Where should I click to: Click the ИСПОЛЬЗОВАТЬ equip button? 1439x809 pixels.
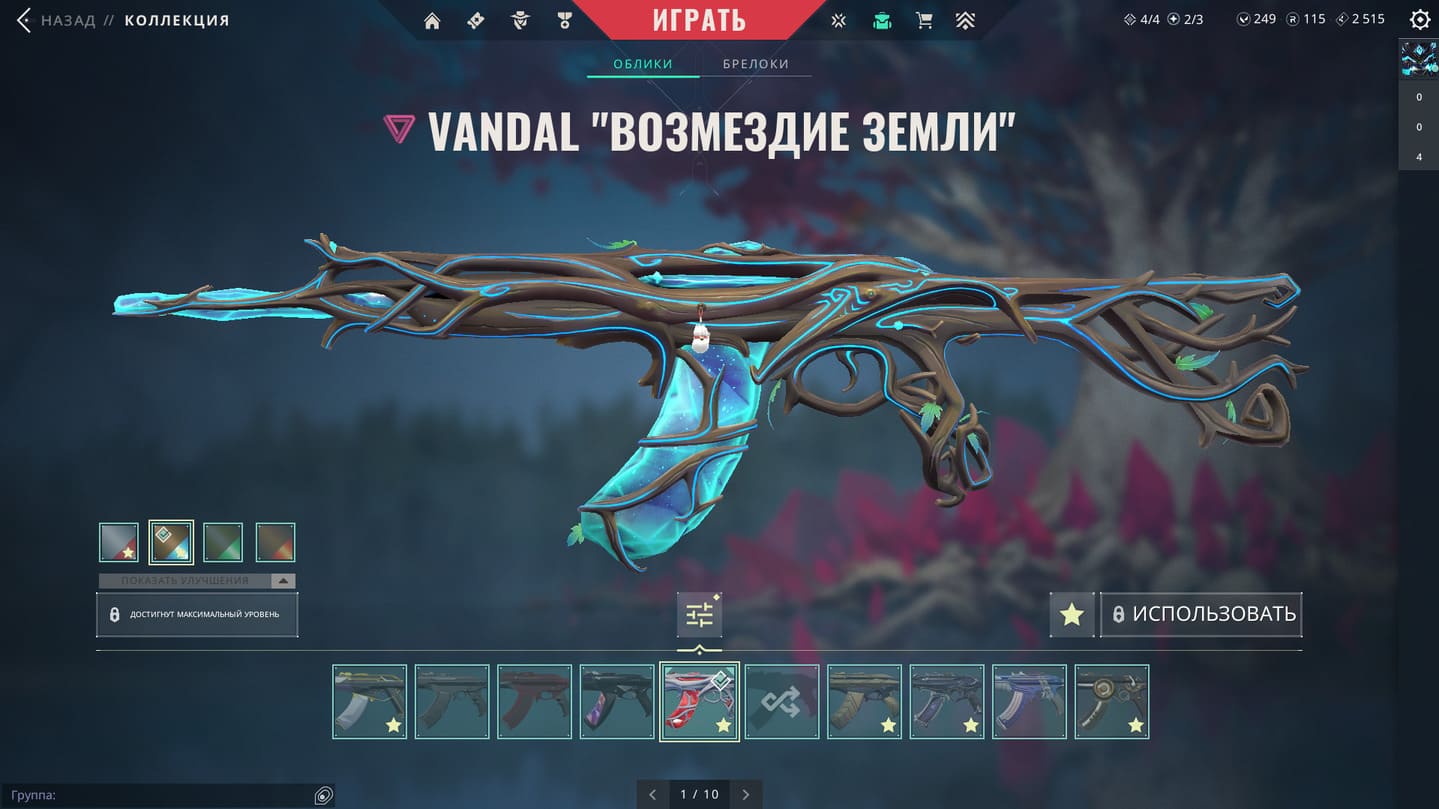pos(1201,614)
